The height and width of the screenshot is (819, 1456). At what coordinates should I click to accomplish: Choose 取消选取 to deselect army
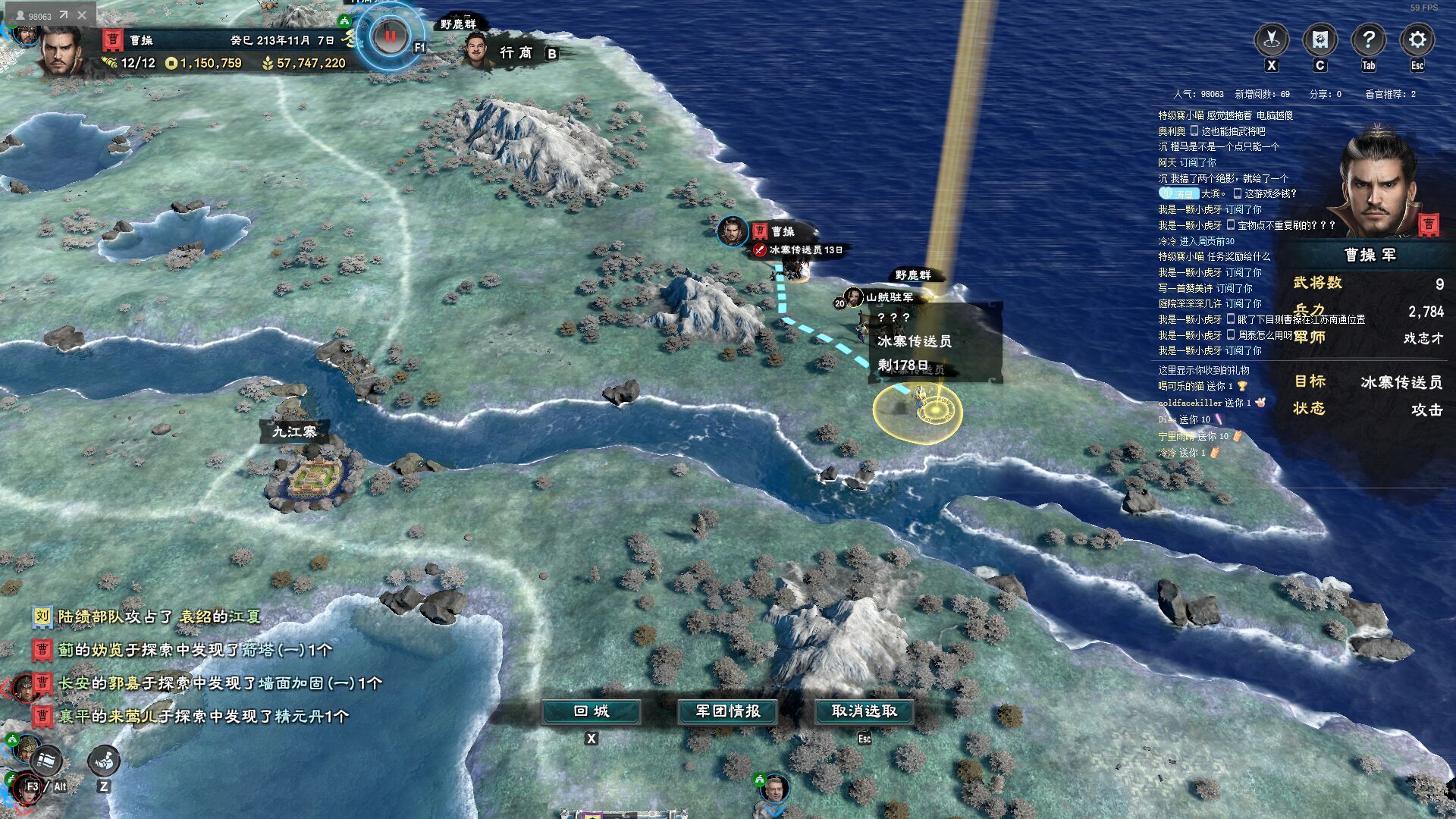pos(864,711)
